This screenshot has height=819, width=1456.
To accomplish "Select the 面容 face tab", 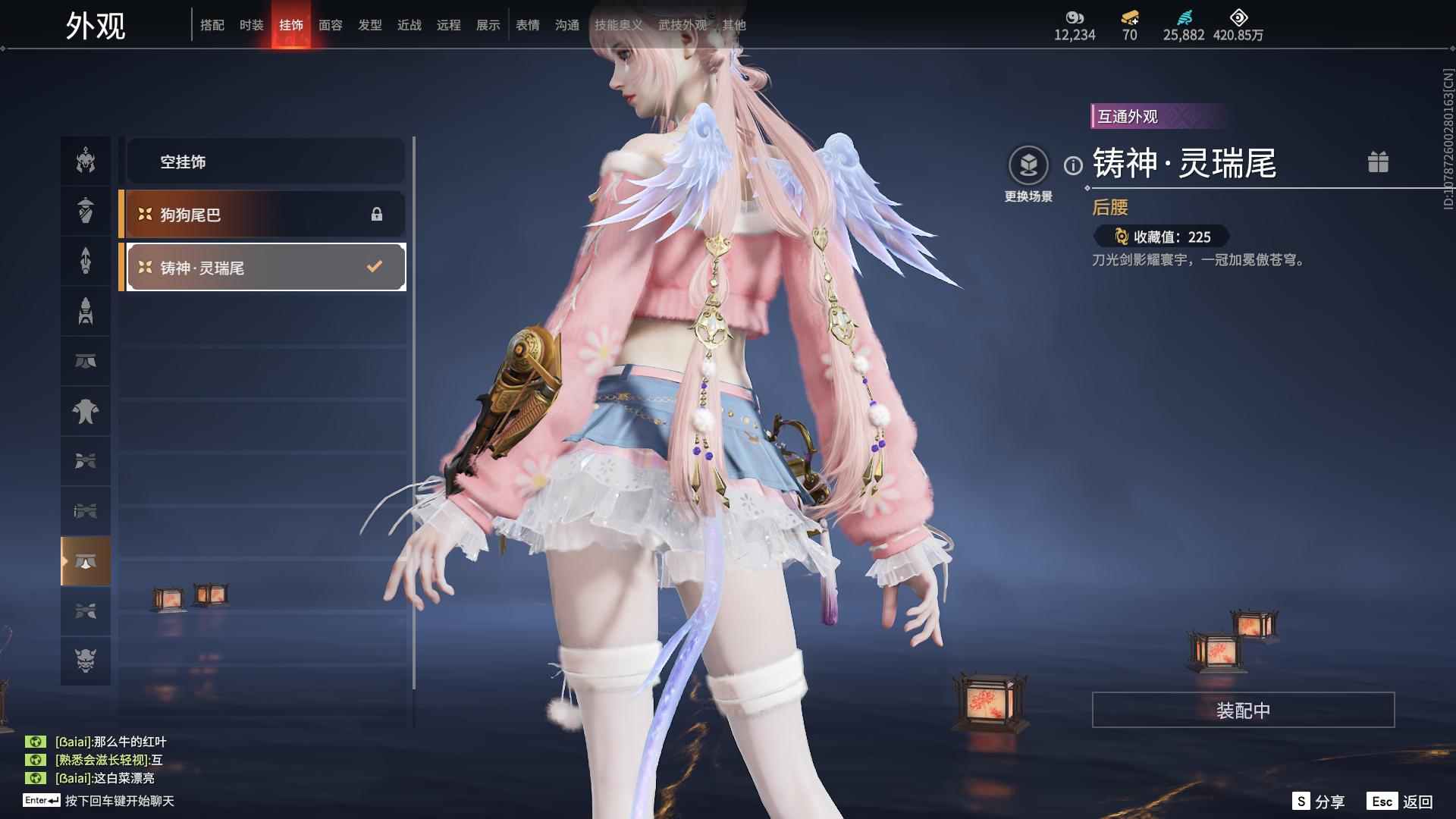I will pyautogui.click(x=331, y=25).
